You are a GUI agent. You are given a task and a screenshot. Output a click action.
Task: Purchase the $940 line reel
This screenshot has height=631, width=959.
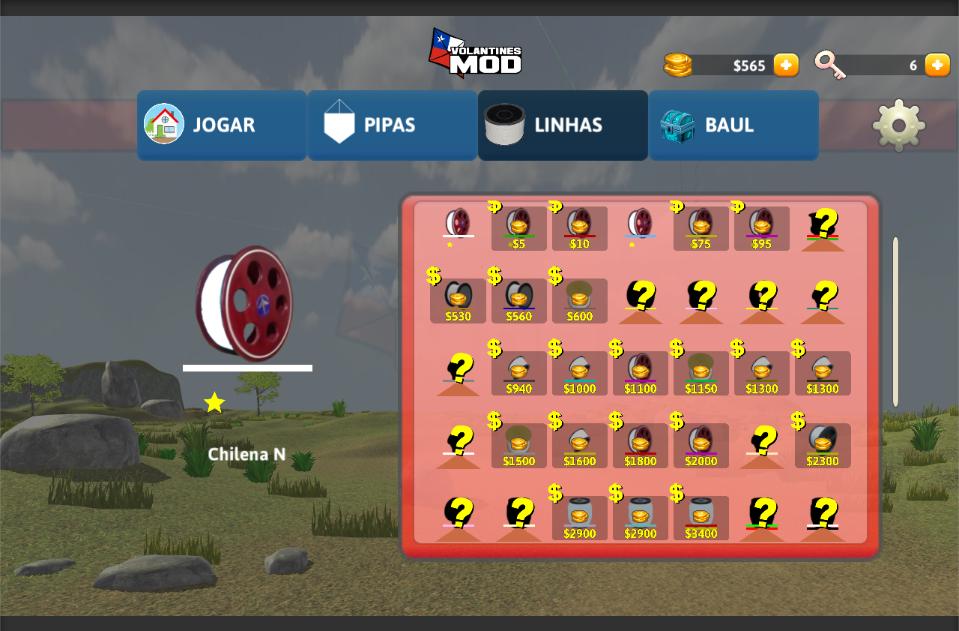(519, 373)
